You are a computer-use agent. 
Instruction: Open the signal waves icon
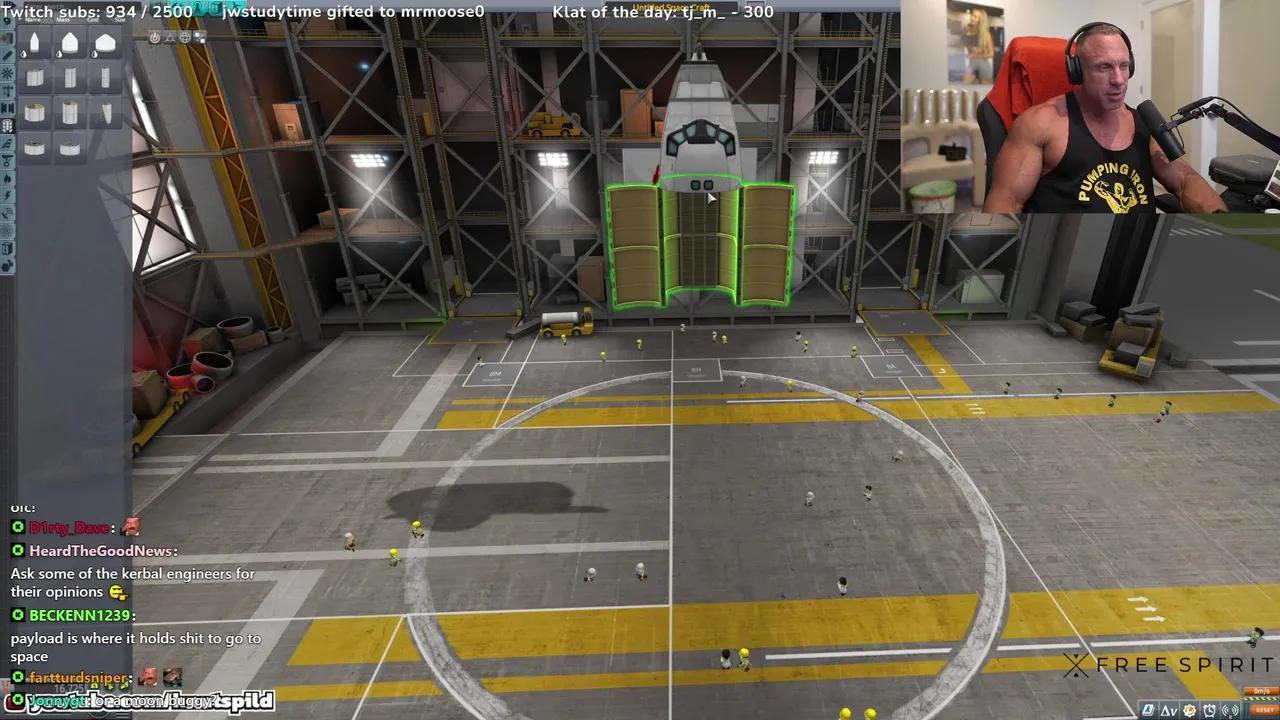(1229, 710)
